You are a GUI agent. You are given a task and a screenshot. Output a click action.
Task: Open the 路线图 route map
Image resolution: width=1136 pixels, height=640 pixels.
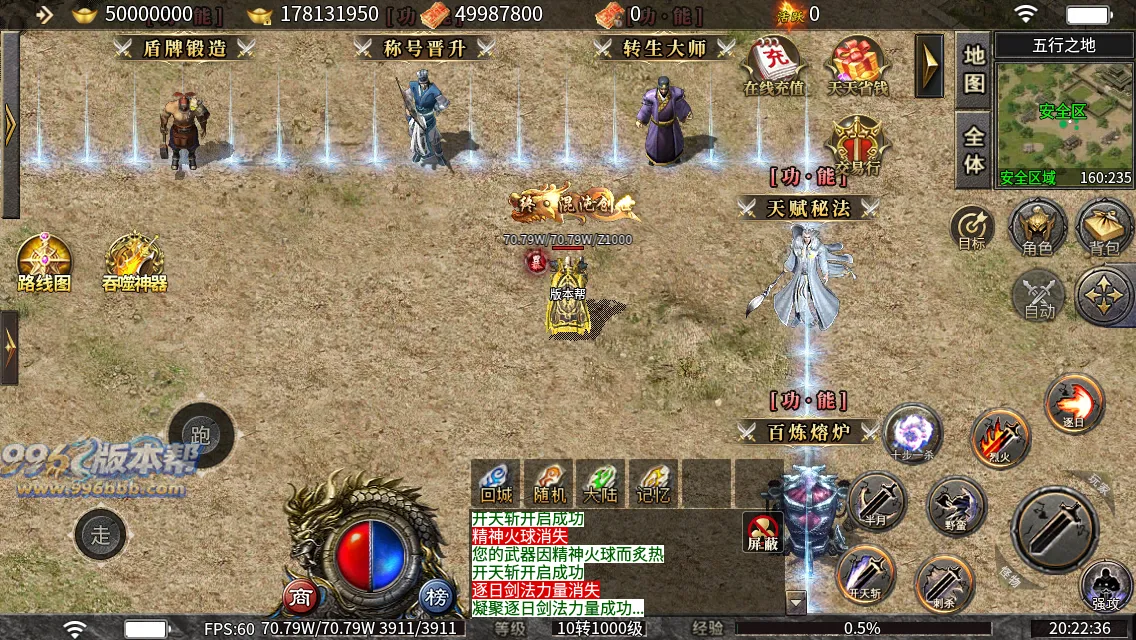click(x=44, y=262)
